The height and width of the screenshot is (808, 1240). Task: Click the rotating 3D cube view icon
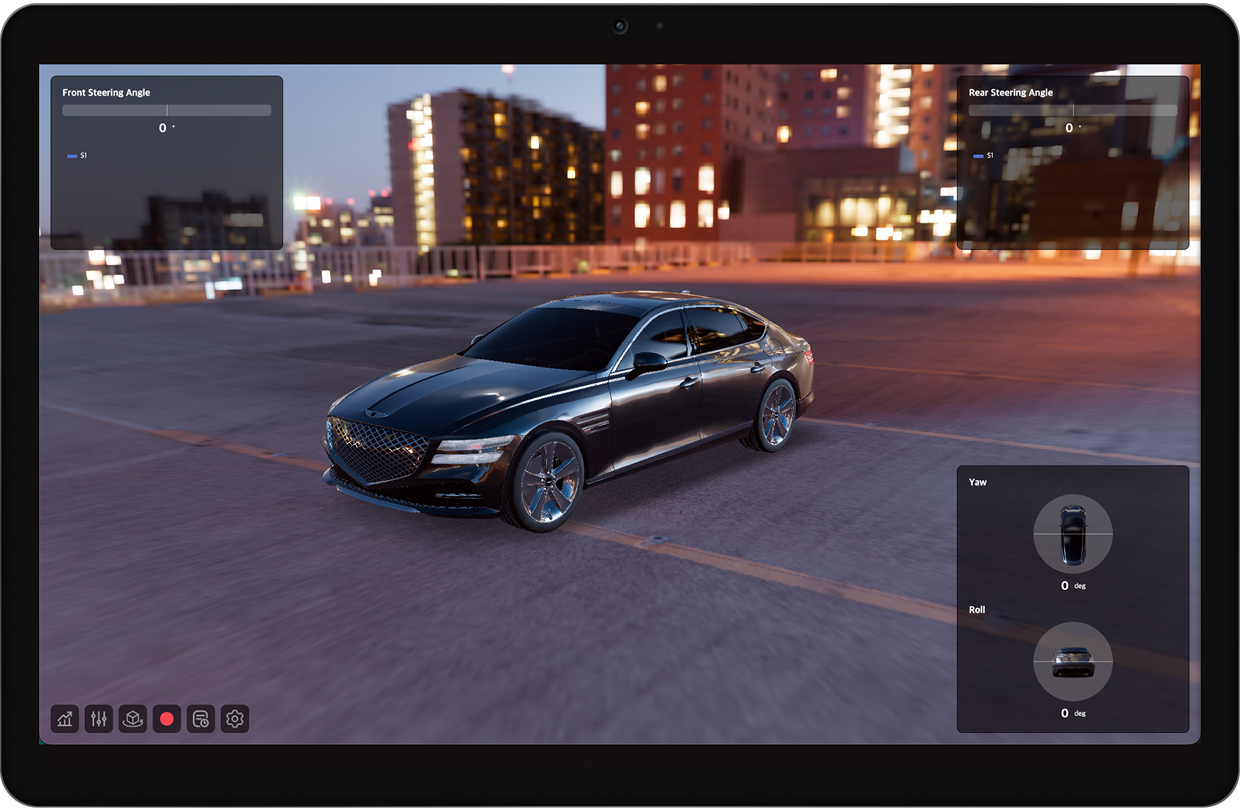[133, 719]
